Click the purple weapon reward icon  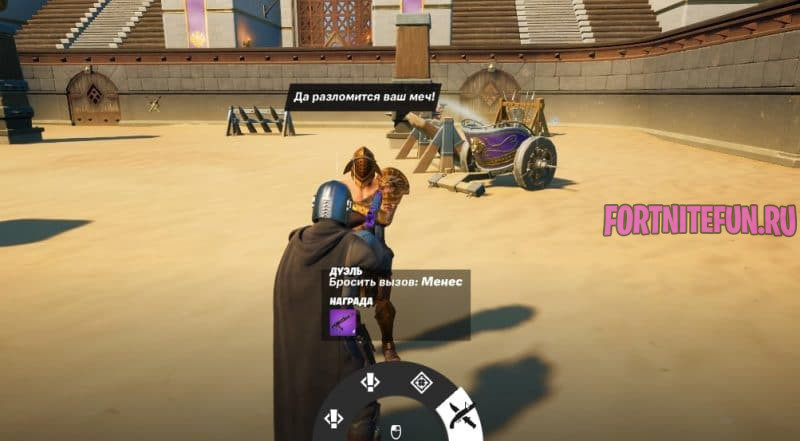pos(342,322)
